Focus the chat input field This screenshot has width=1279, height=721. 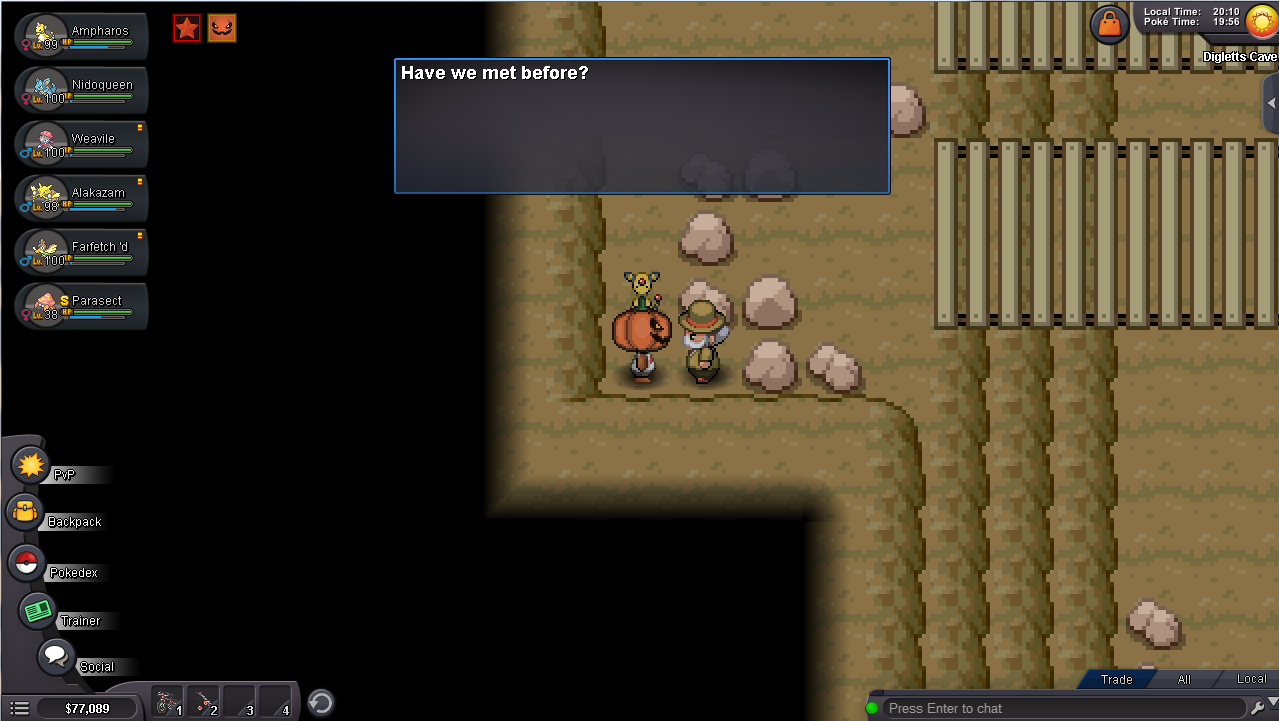[1060, 708]
